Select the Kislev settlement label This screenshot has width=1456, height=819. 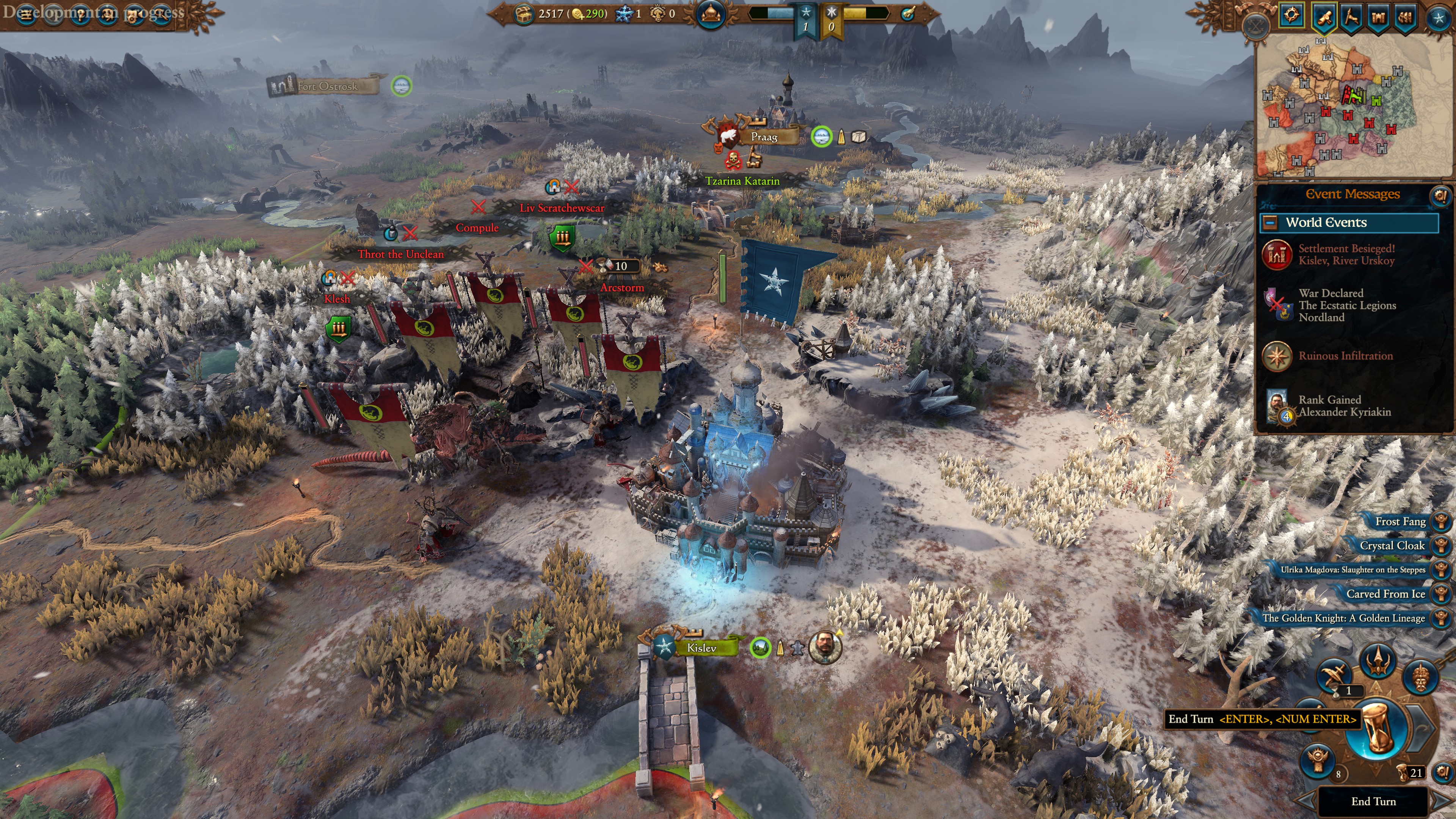tap(701, 648)
